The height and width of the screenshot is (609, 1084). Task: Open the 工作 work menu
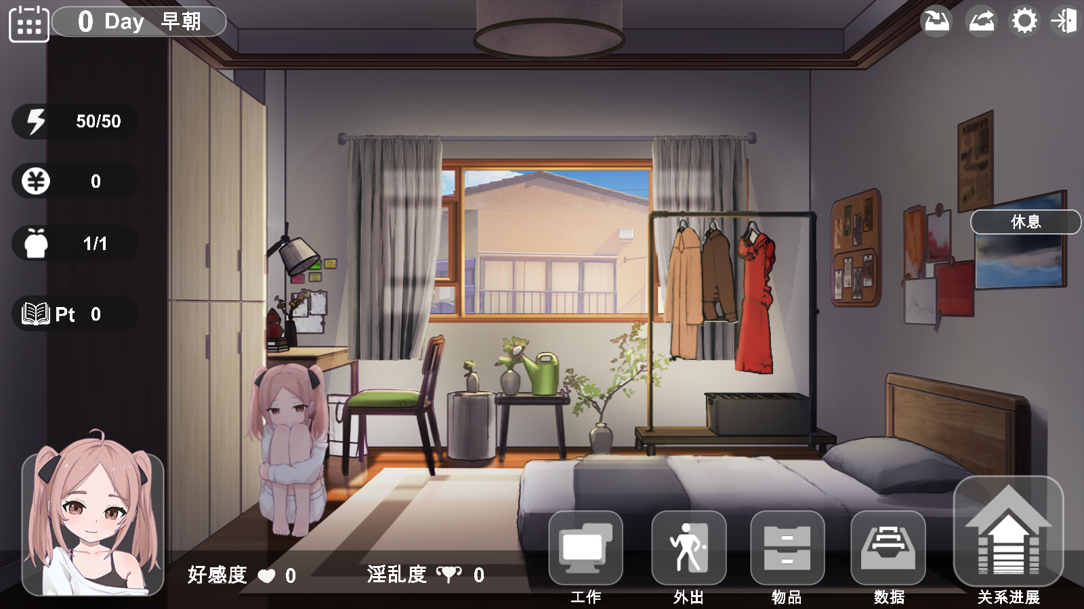click(x=585, y=549)
